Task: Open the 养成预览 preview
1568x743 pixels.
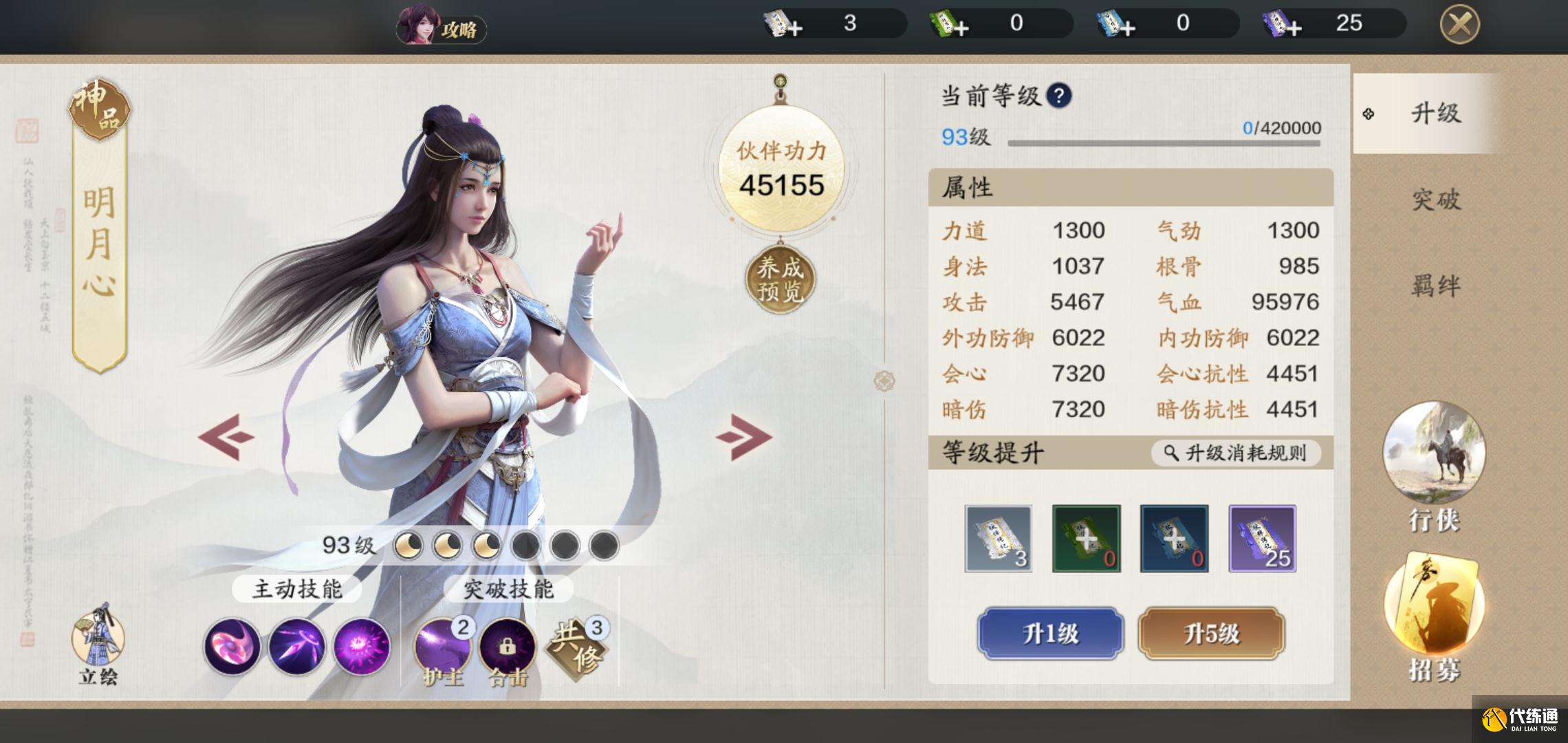Action: point(780,280)
